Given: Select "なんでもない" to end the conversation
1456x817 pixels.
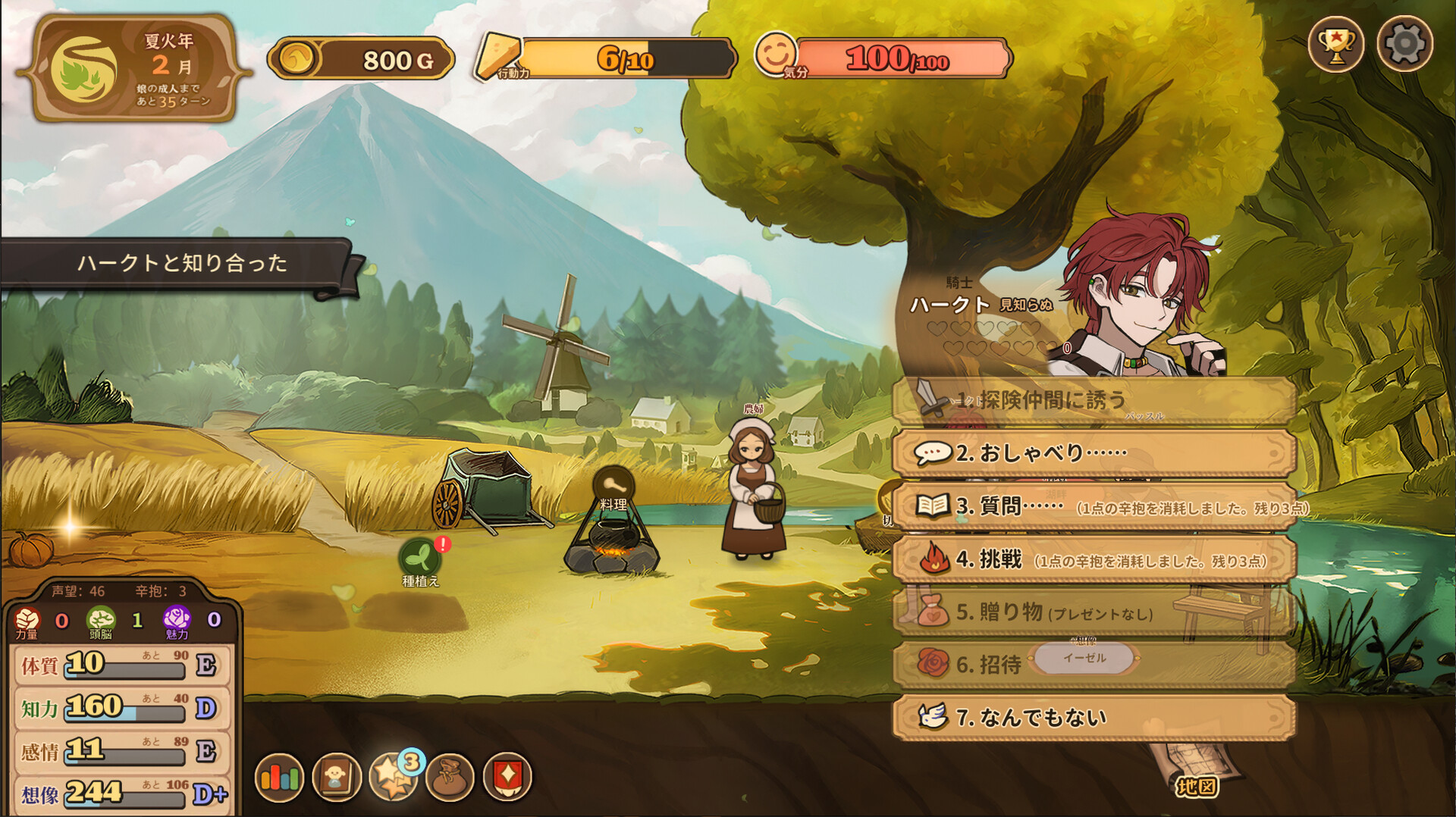Looking at the screenshot, I should point(1092,717).
